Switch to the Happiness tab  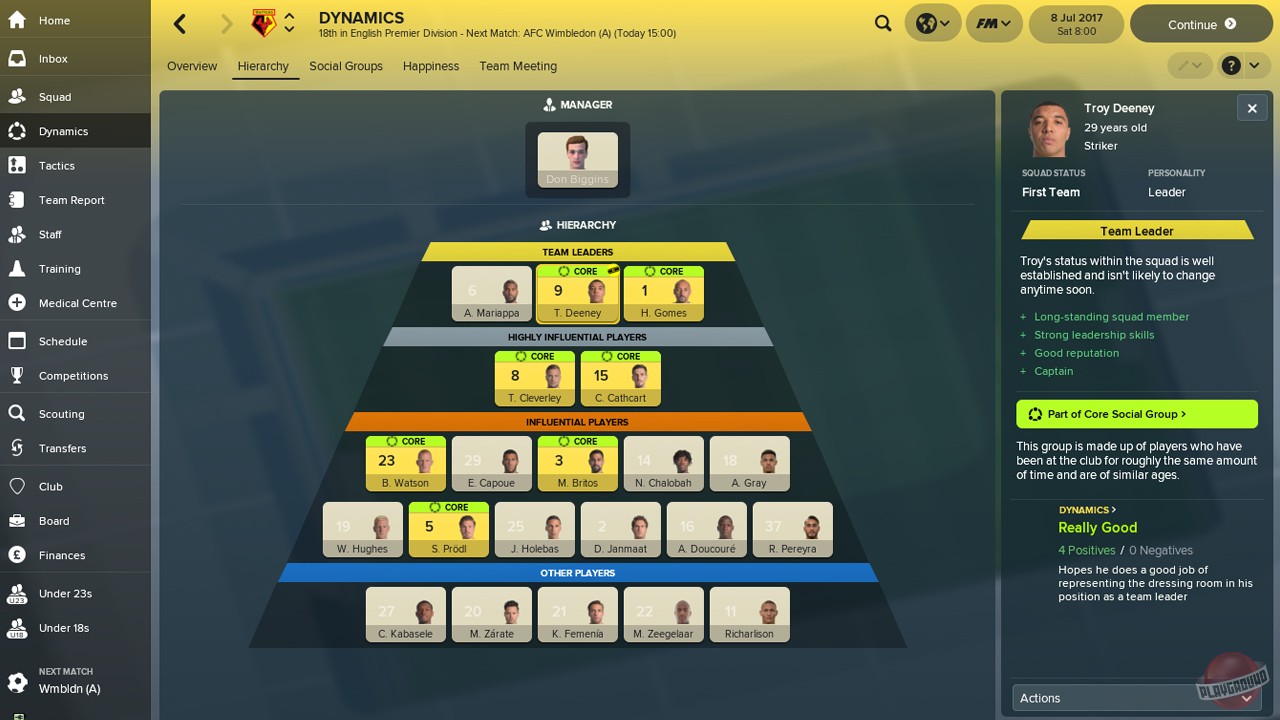pyautogui.click(x=431, y=66)
